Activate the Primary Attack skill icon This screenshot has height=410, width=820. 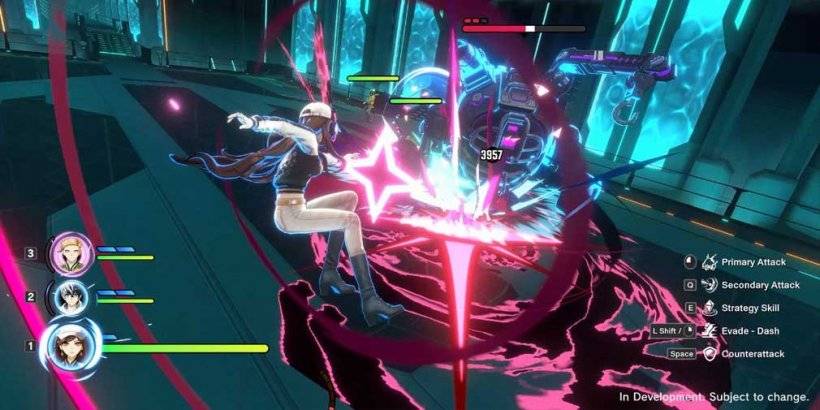point(711,263)
